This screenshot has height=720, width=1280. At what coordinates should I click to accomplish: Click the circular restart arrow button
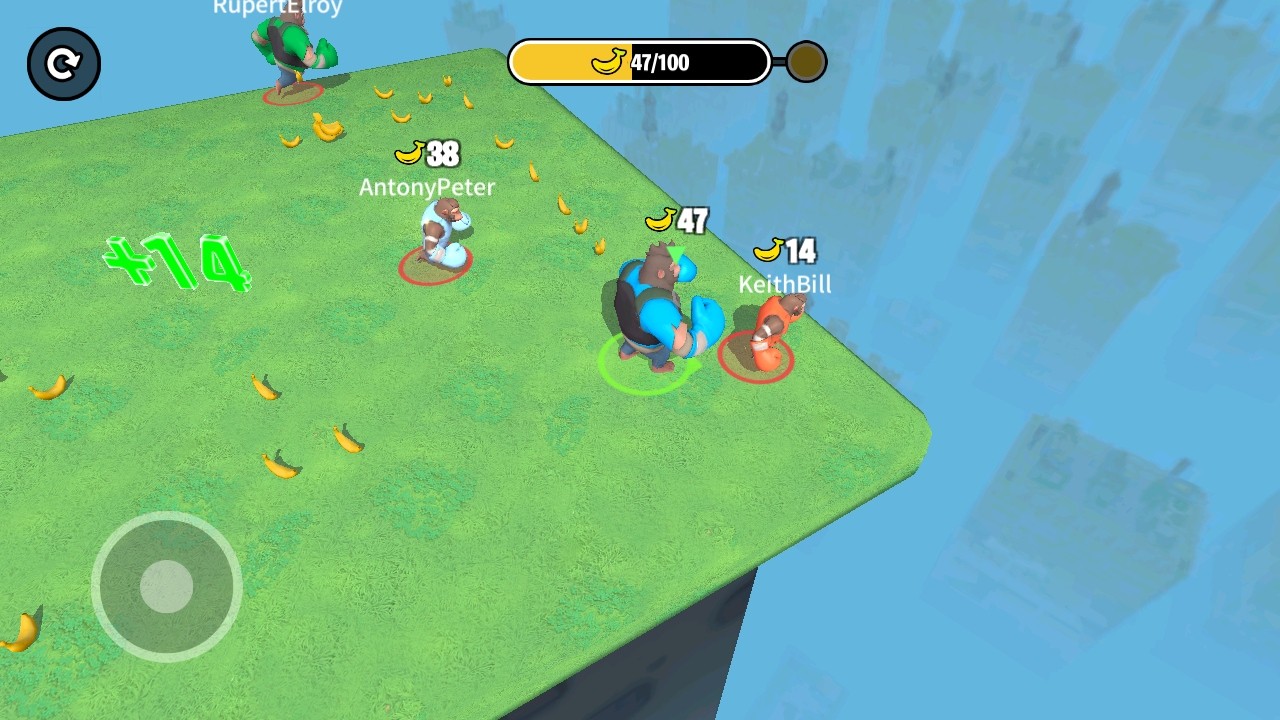(64, 65)
